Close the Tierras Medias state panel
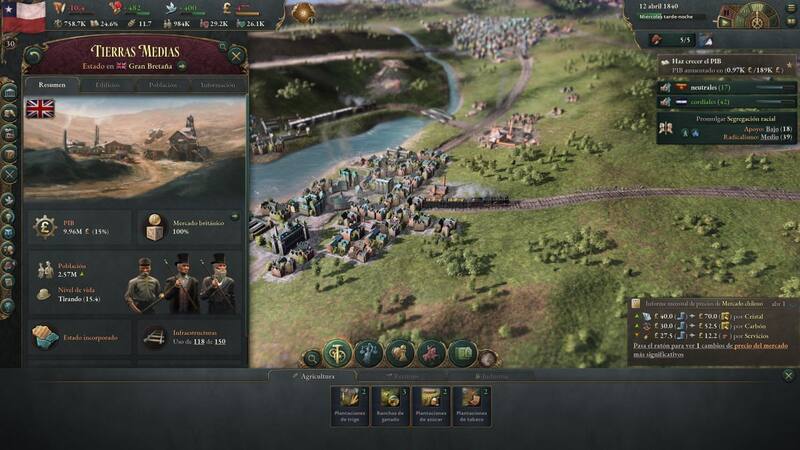 click(237, 55)
